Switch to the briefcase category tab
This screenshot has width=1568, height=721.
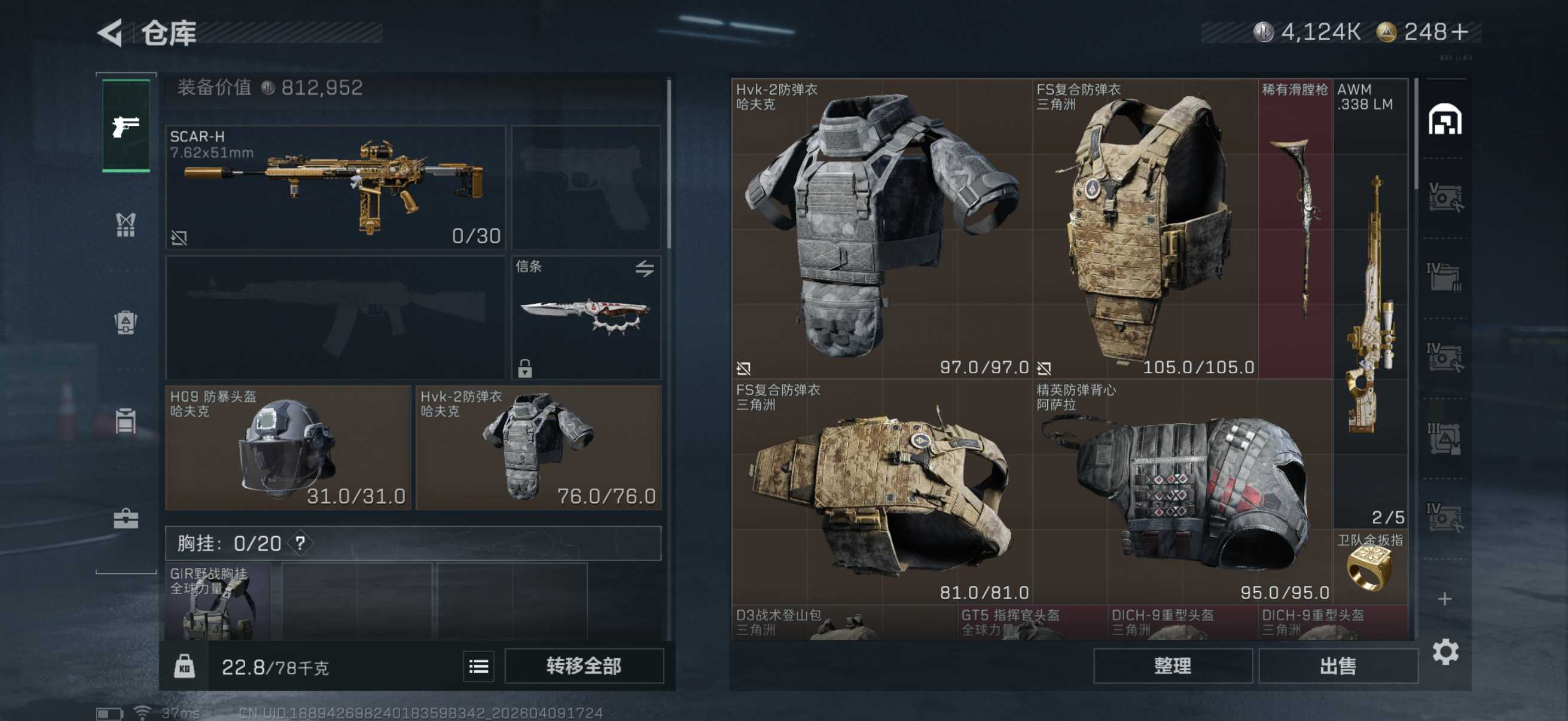126,518
